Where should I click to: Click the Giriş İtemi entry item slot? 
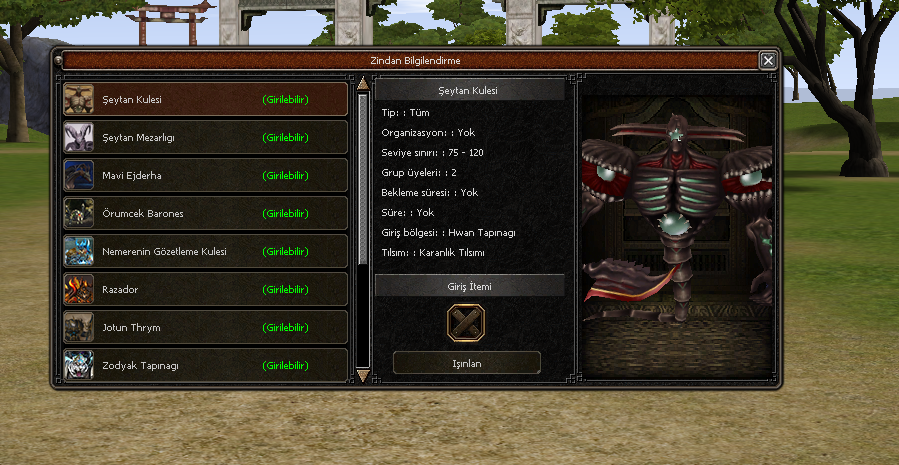[467, 322]
